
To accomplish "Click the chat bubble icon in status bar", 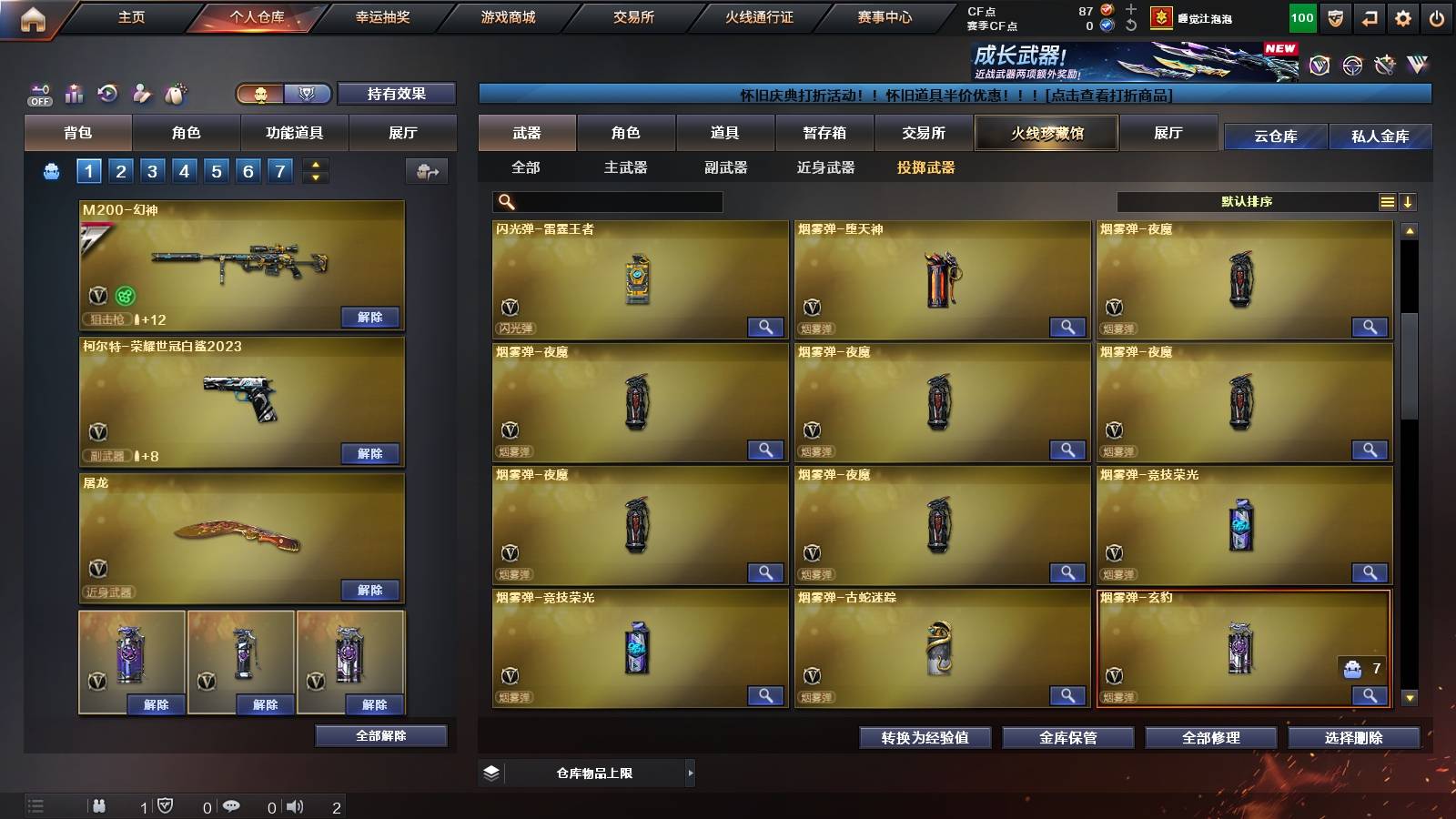I will [234, 806].
